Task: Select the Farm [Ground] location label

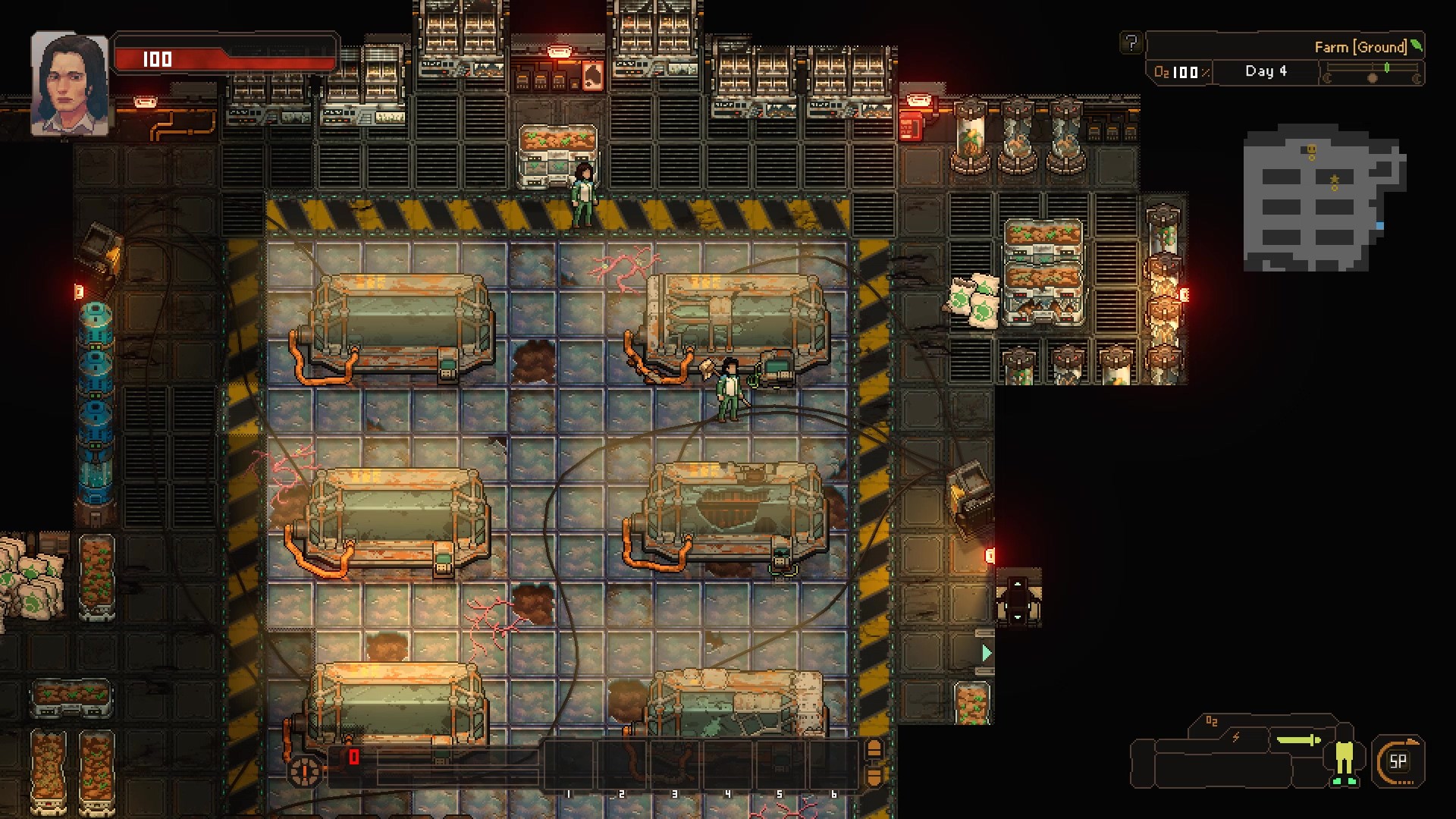Action: [x=1360, y=46]
